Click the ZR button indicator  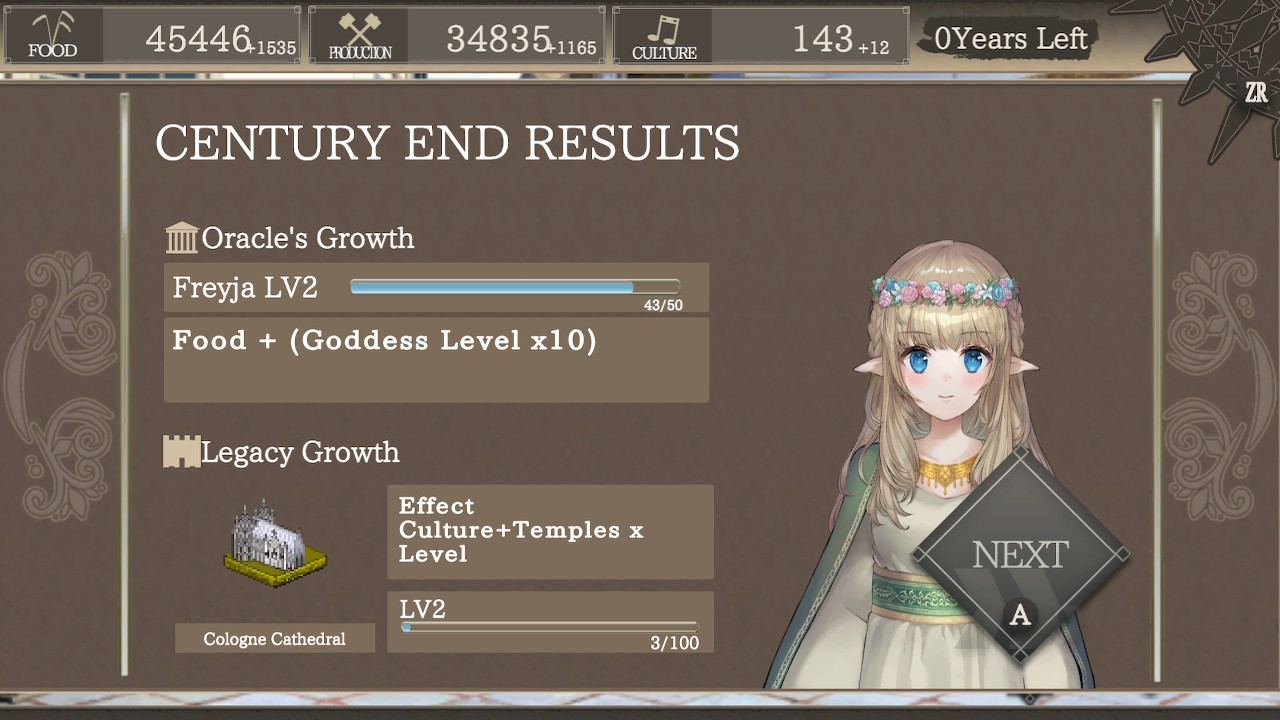(1258, 92)
